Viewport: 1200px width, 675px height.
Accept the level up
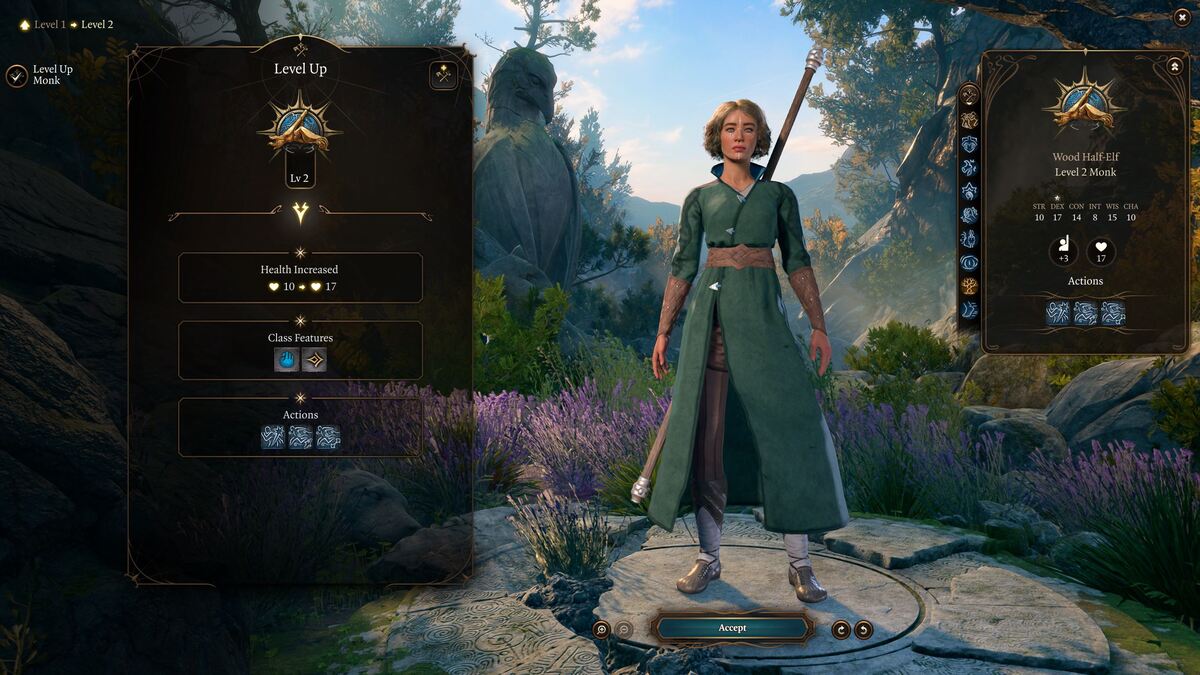pos(732,628)
